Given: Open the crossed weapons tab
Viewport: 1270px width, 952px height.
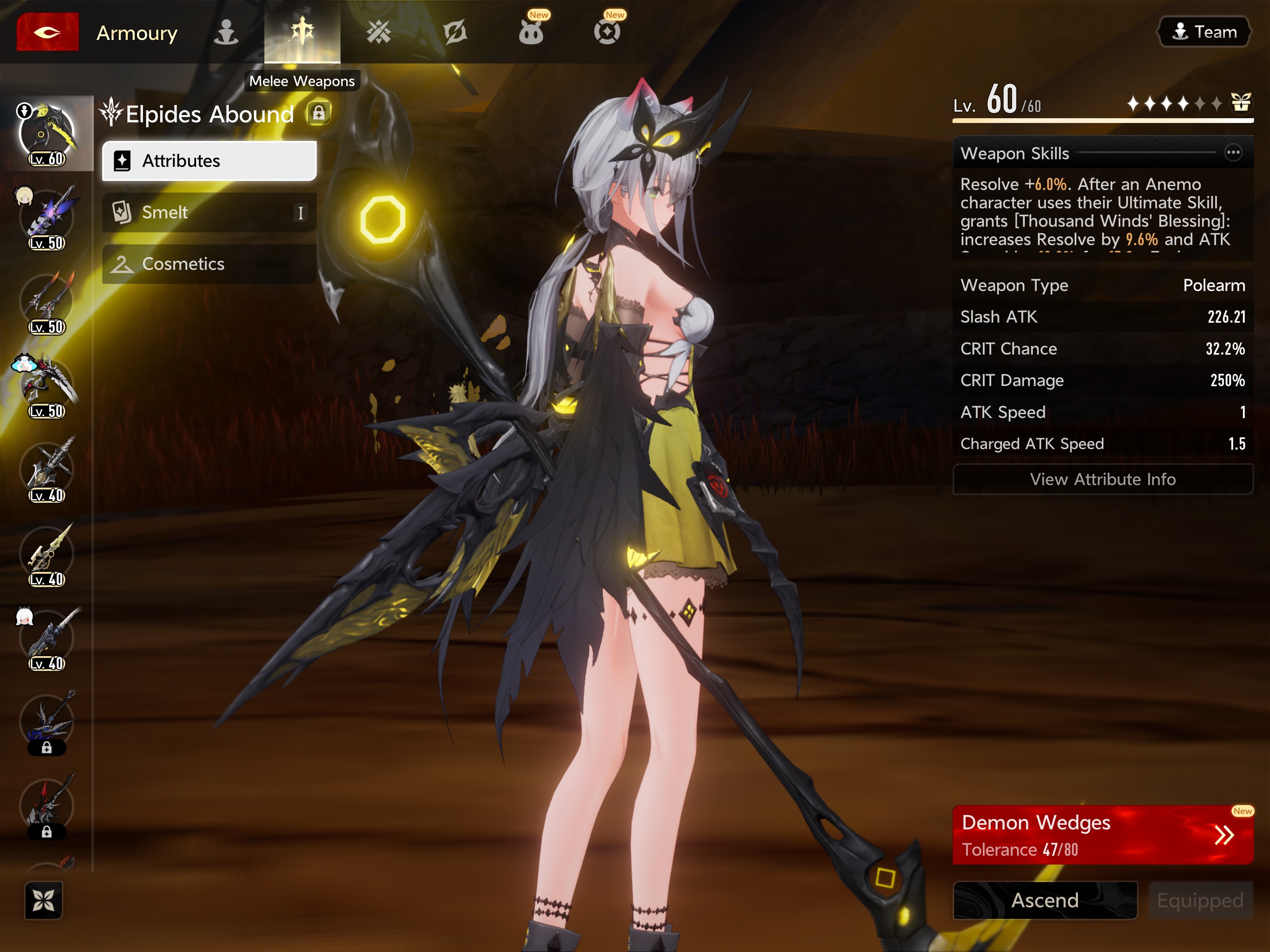Looking at the screenshot, I should coord(378,32).
